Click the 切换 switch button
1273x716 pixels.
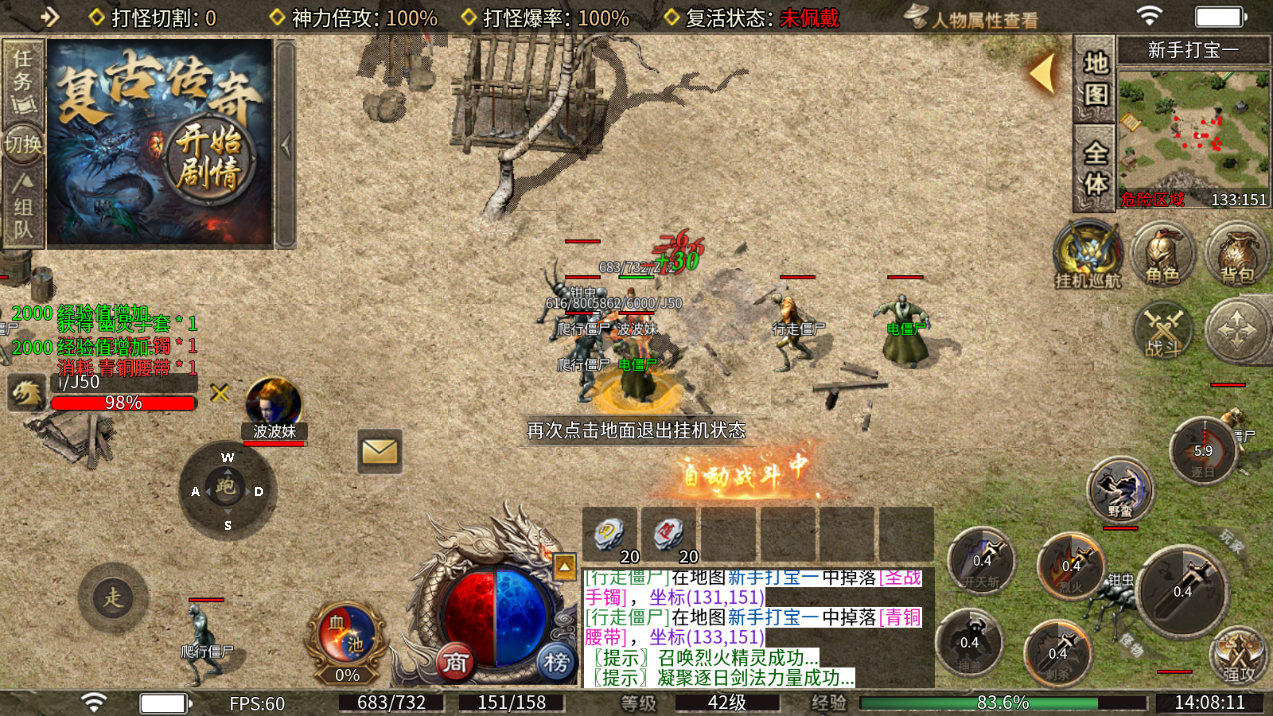(23, 144)
